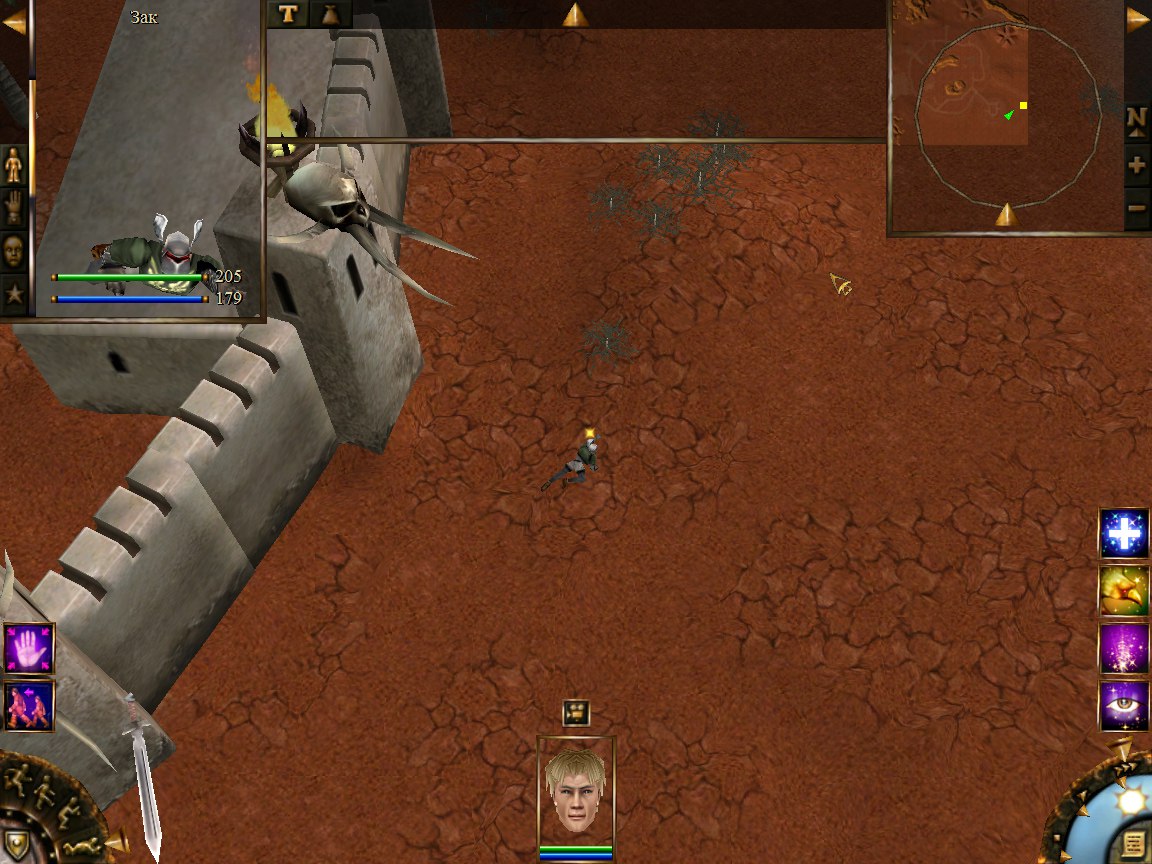
Task: Click the minimap zoom-in plus button
Action: point(1137,165)
